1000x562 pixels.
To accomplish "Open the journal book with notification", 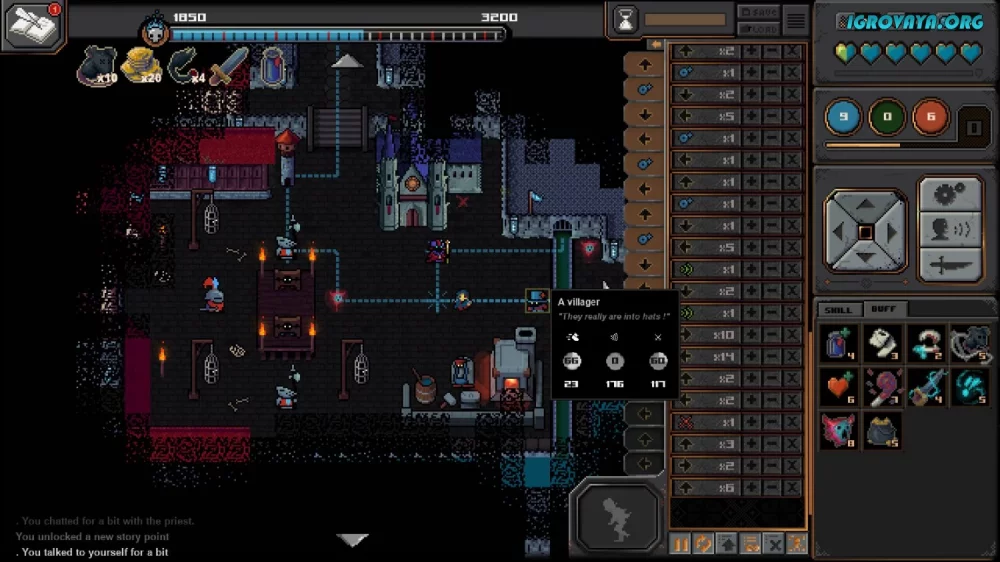I will 33,25.
